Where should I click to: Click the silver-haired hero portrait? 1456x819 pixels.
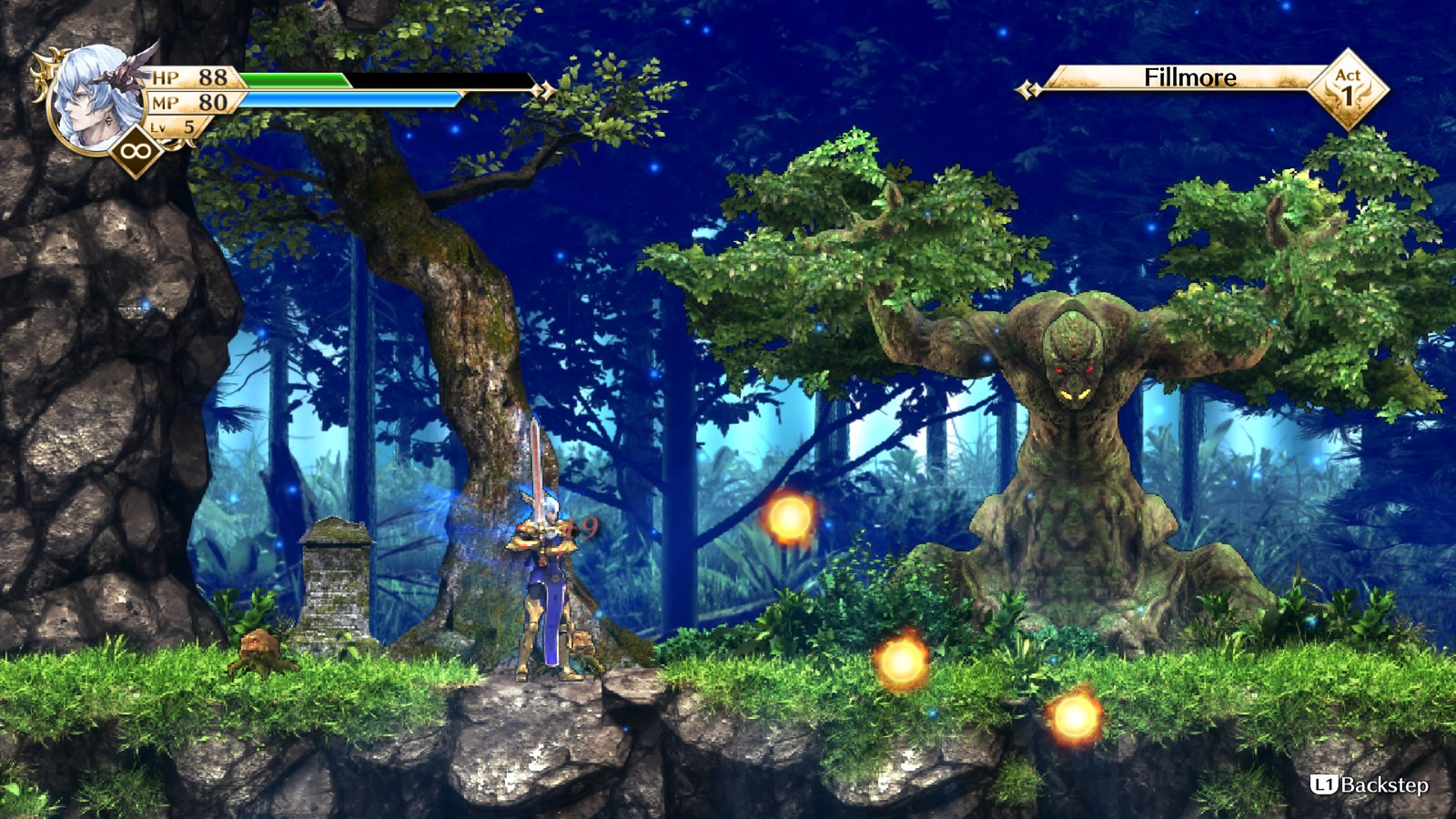94,96
